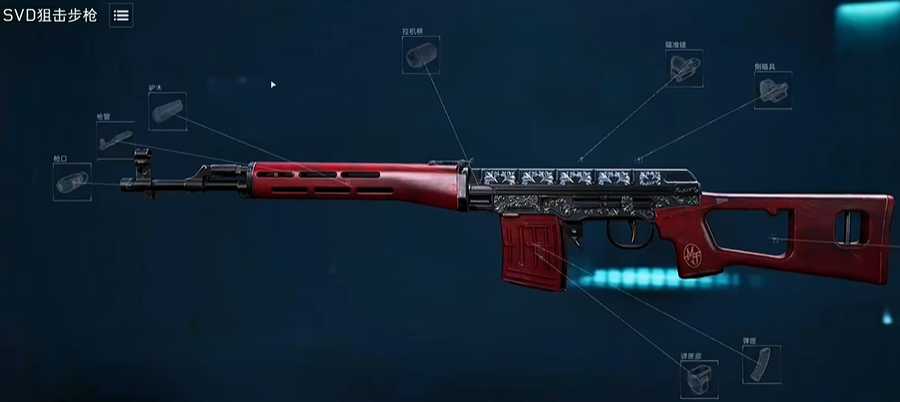Choose the 弹匣 magazine attachment slot

(762, 364)
